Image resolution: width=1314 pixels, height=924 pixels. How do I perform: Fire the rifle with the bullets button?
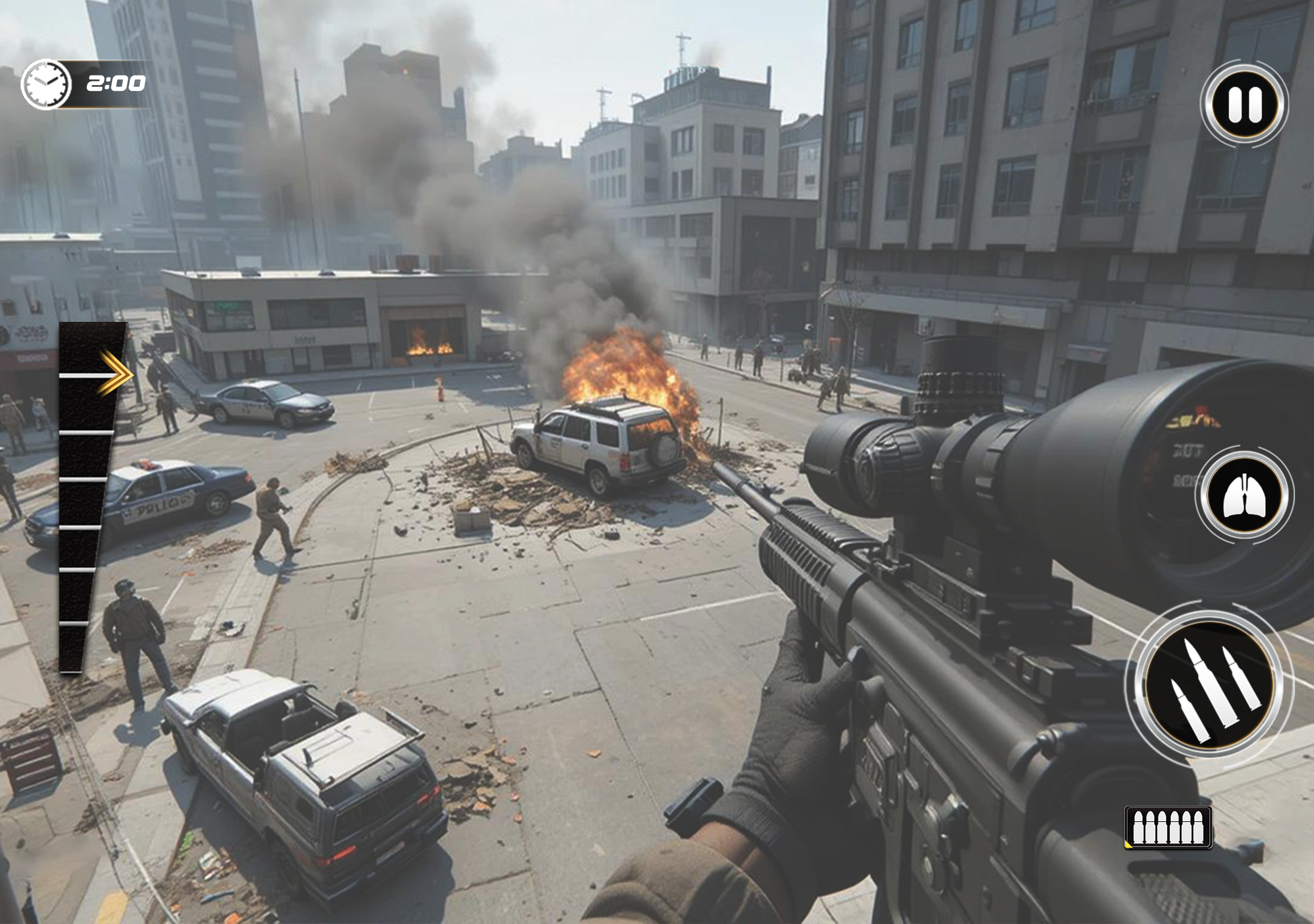1209,685
